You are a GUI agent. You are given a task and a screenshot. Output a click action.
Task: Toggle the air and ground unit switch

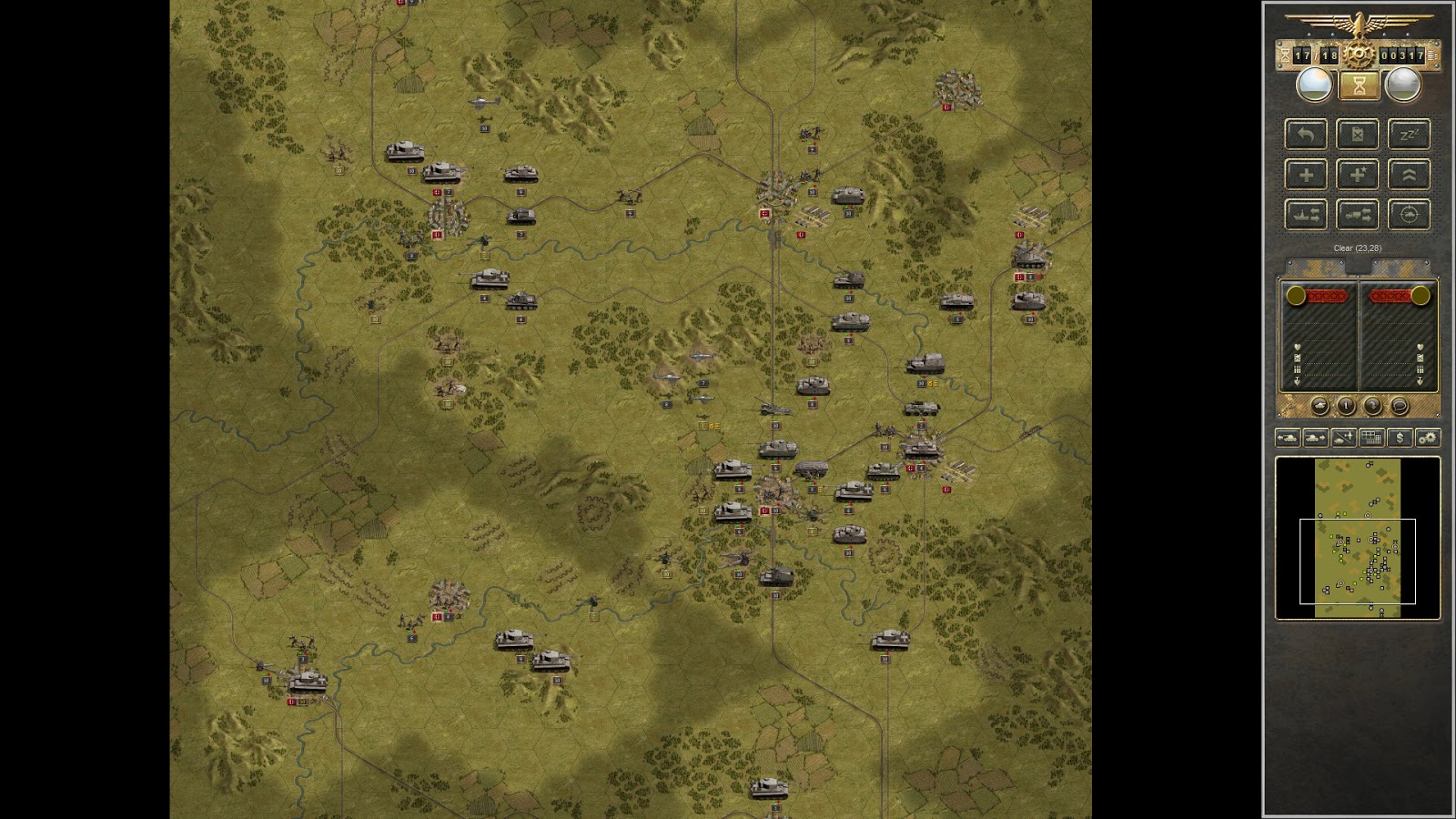pyautogui.click(x=1343, y=439)
